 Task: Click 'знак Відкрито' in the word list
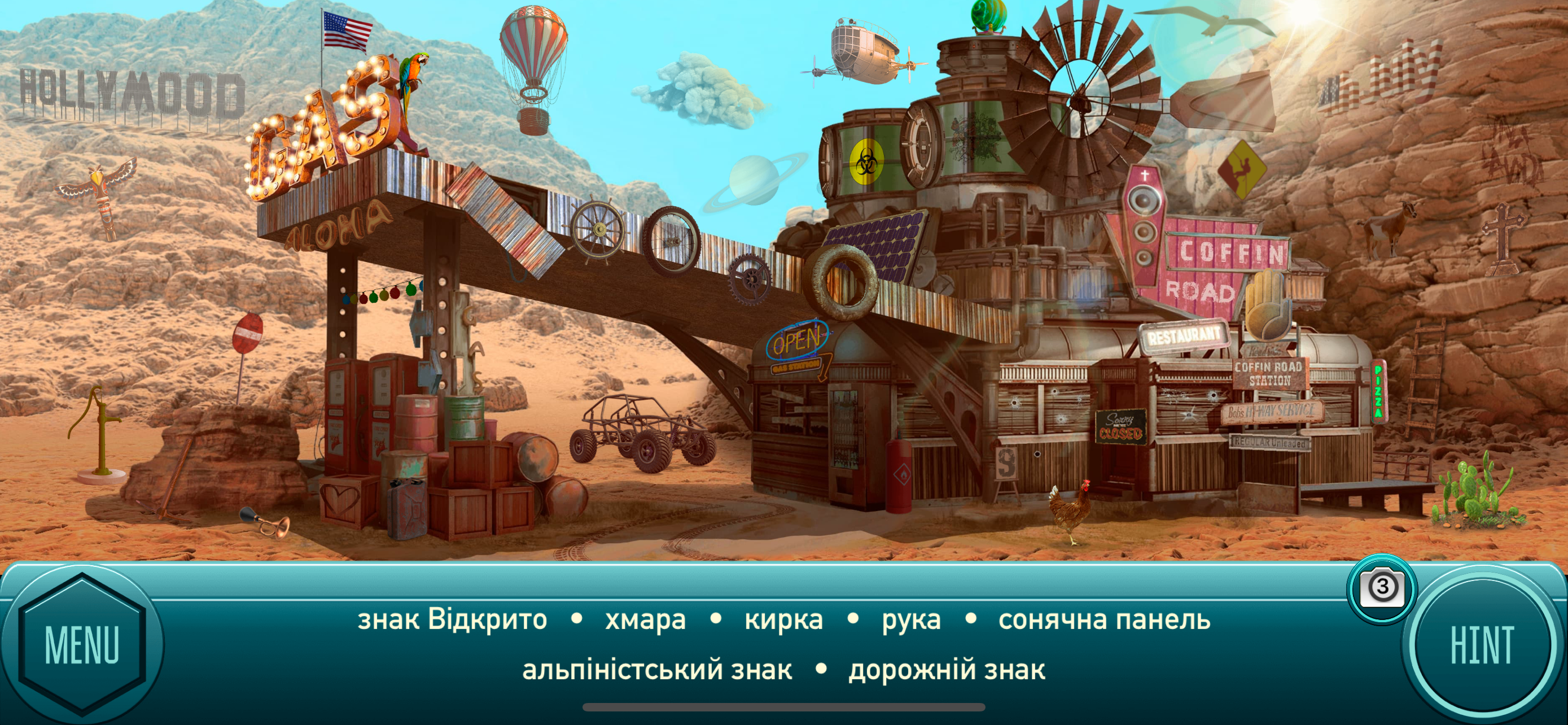[x=451, y=619]
